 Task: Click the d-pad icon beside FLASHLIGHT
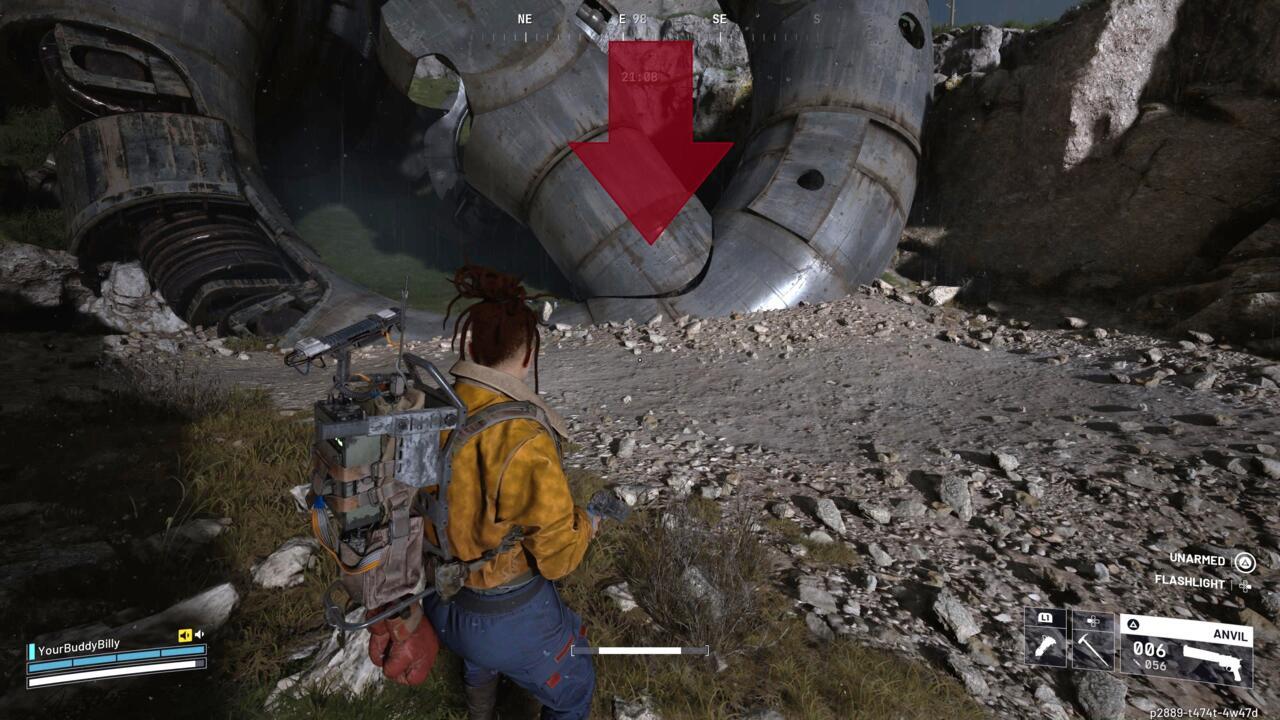pyautogui.click(x=1245, y=586)
